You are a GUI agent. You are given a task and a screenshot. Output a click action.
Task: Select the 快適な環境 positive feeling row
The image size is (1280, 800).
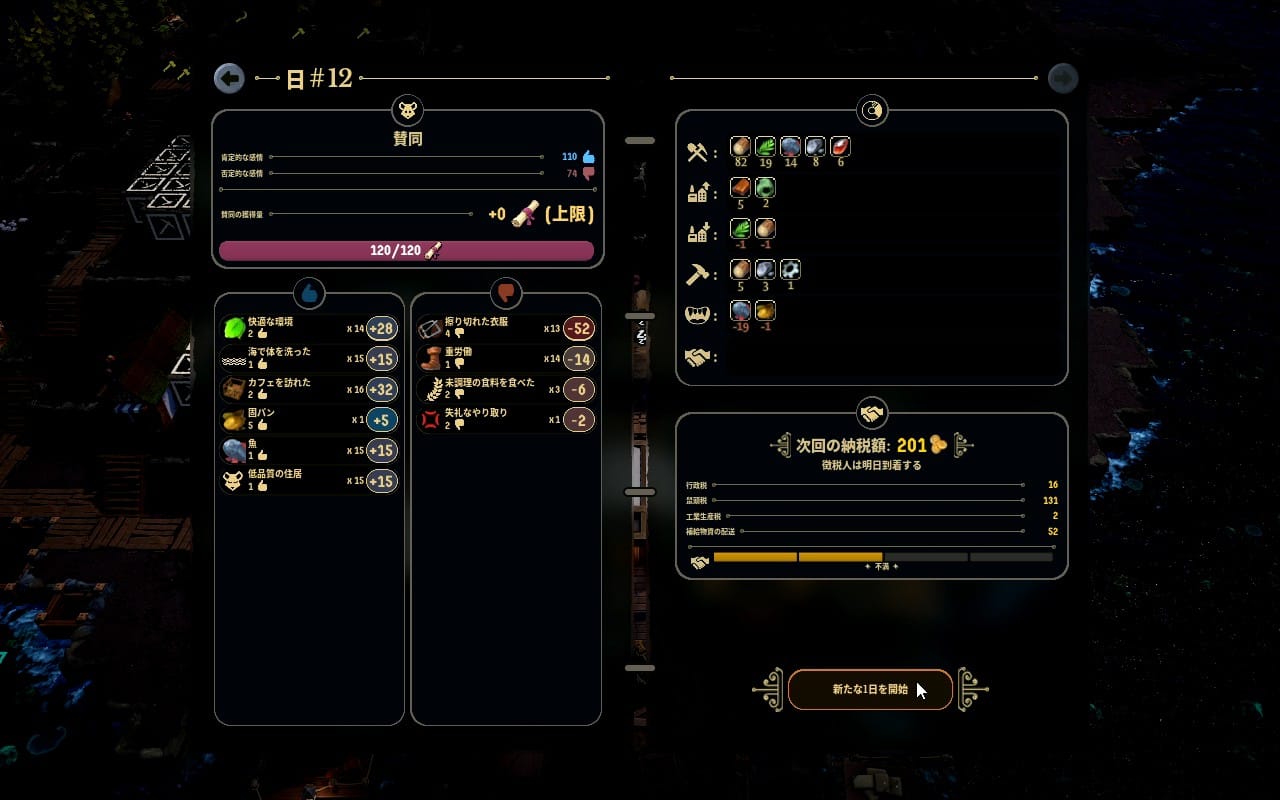pyautogui.click(x=309, y=328)
